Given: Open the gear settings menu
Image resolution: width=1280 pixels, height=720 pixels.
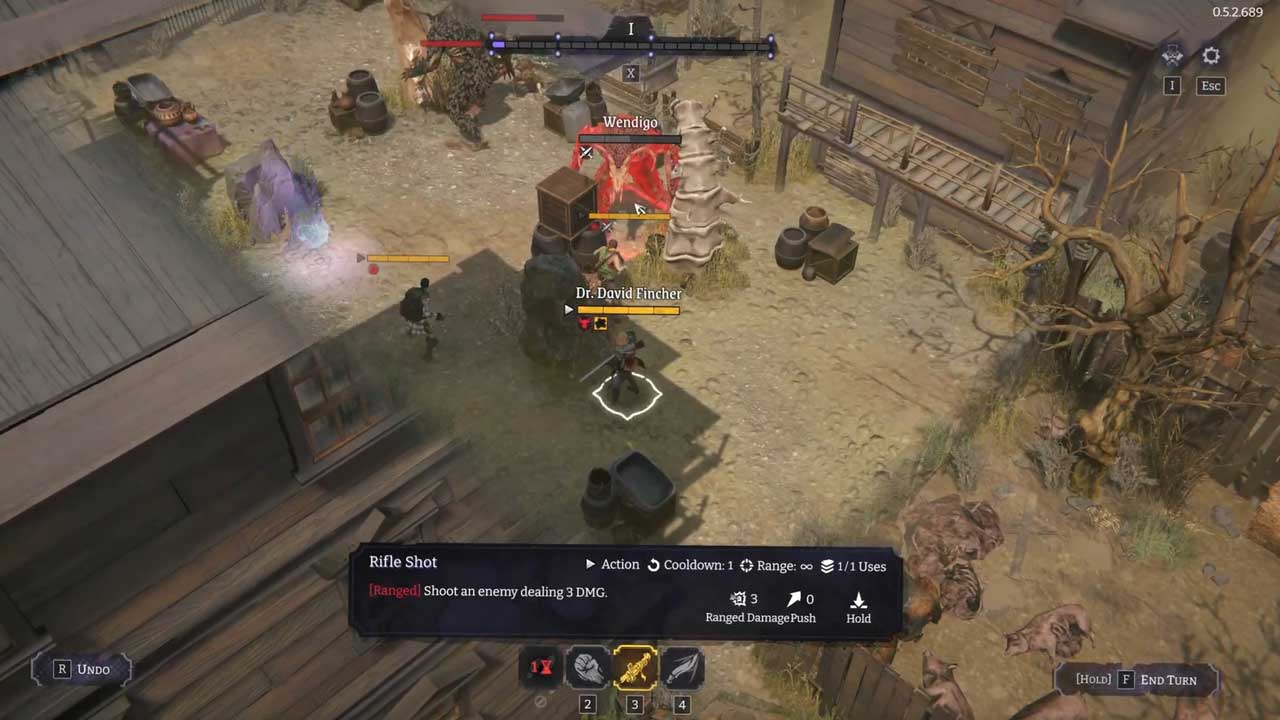Looking at the screenshot, I should (x=1211, y=57).
